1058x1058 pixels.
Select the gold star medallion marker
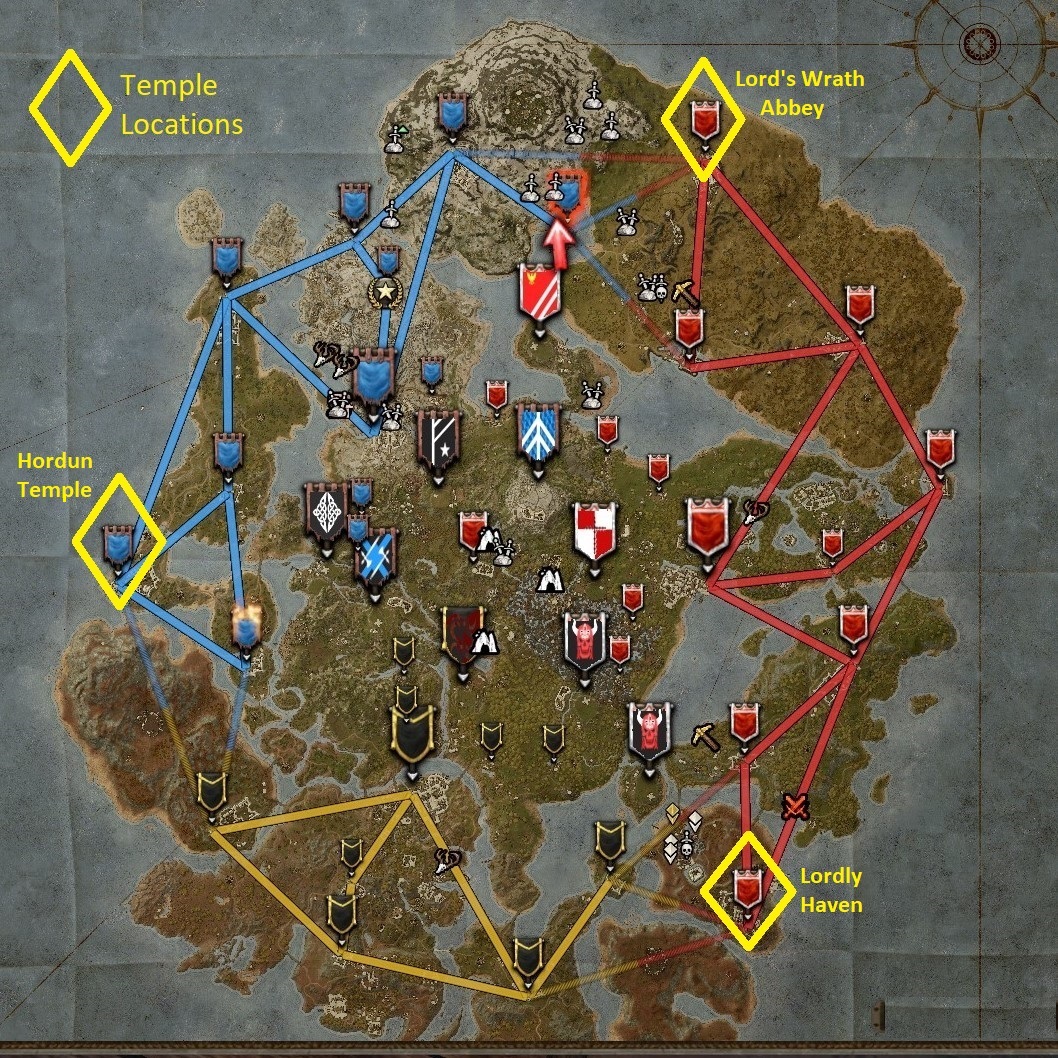click(382, 292)
